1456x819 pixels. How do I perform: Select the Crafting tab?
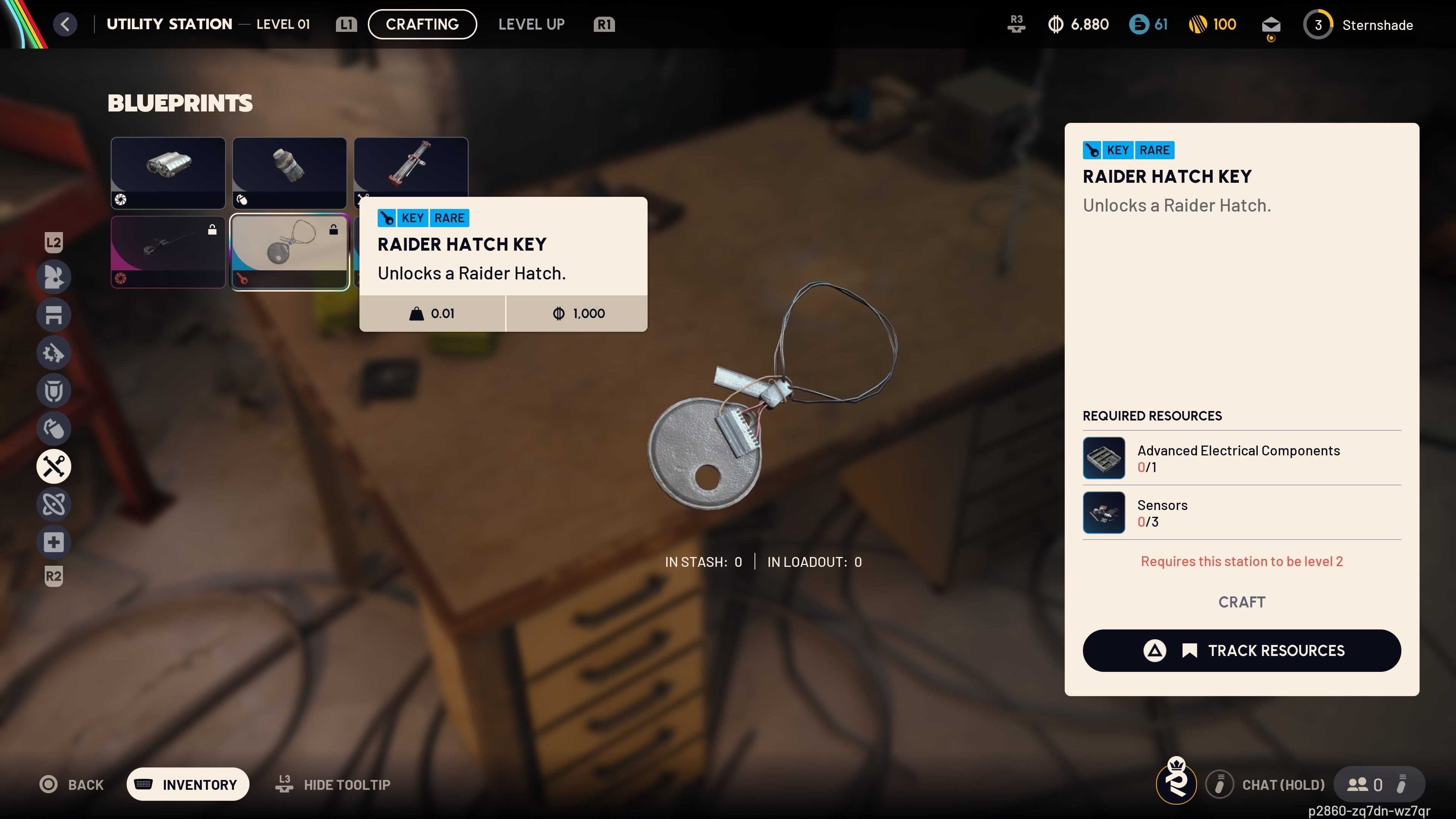(x=422, y=24)
